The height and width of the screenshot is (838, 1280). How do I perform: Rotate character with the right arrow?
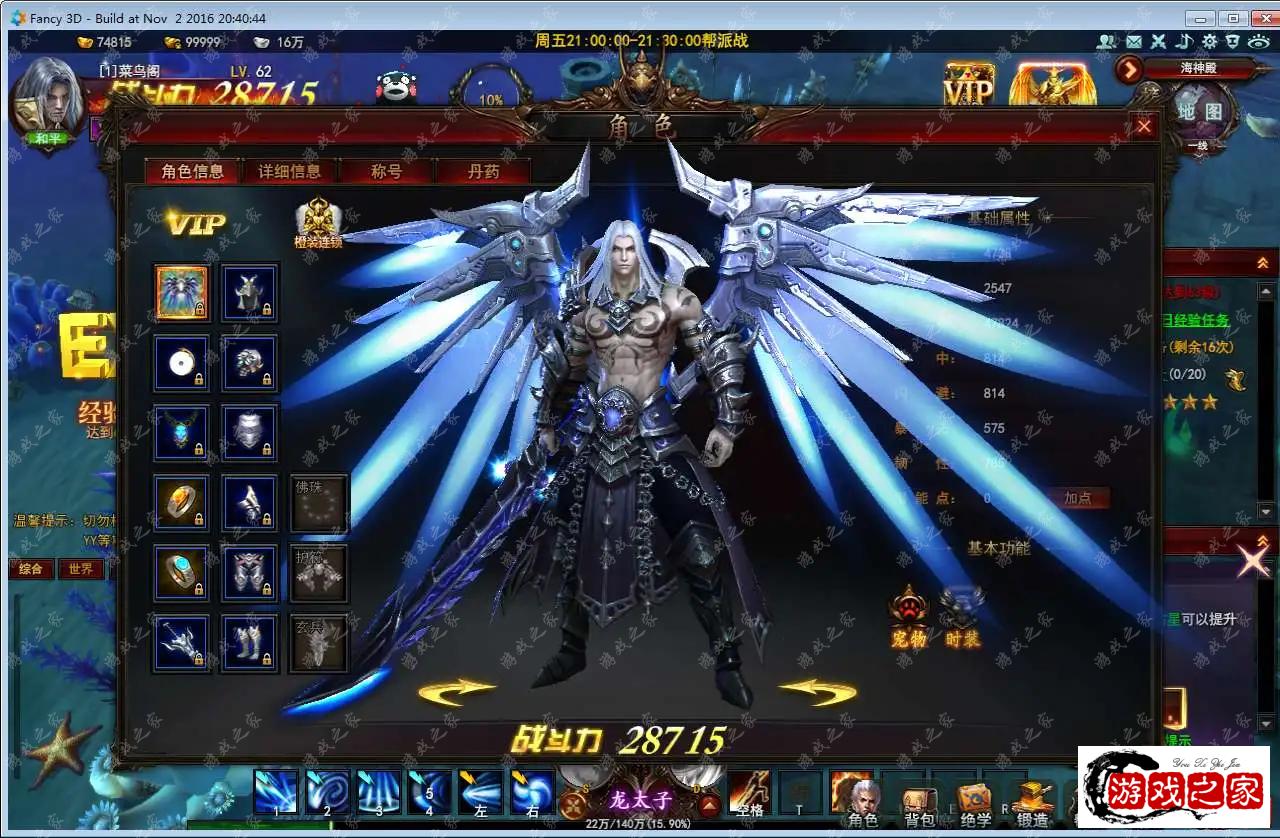pos(817,691)
